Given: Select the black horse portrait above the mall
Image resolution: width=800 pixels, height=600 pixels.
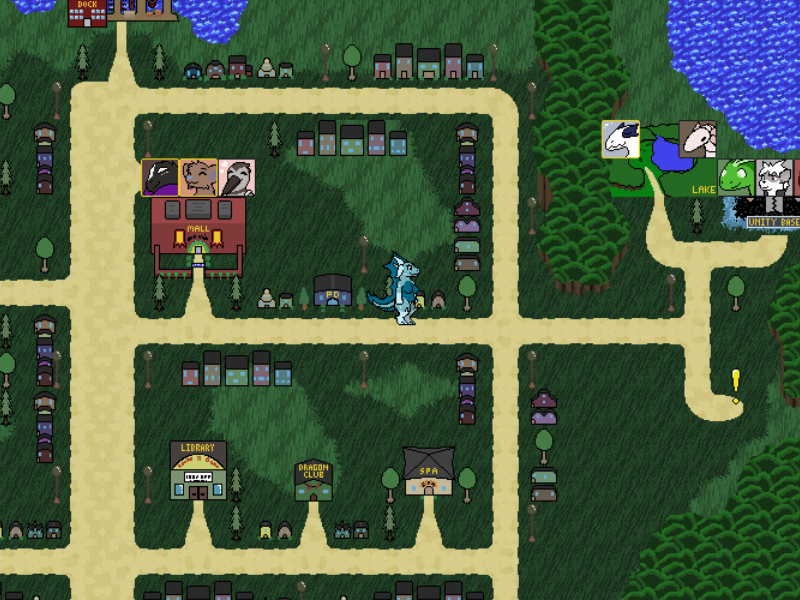Looking at the screenshot, I should click(x=160, y=178).
